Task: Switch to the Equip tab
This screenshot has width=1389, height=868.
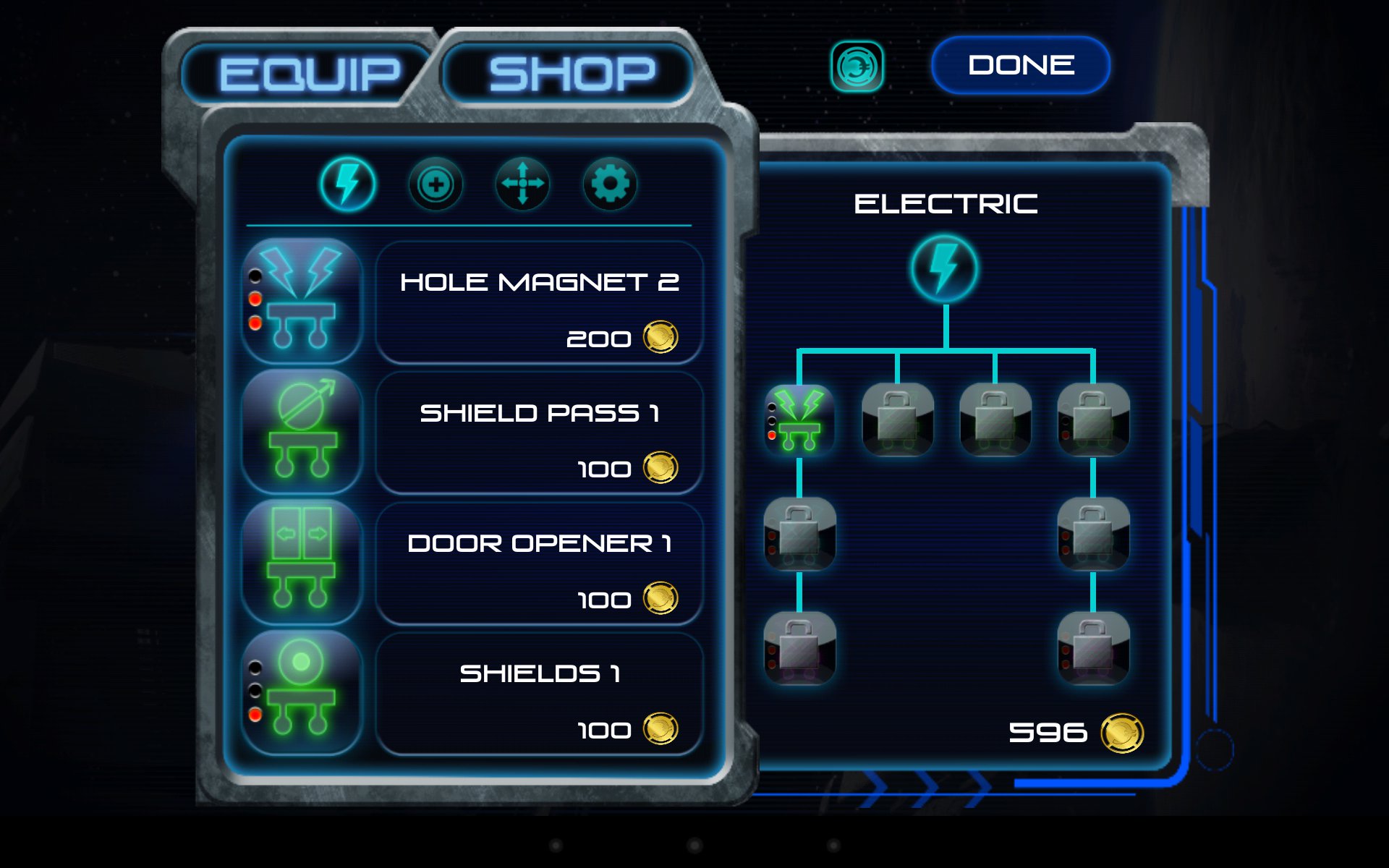Action: click(x=309, y=74)
